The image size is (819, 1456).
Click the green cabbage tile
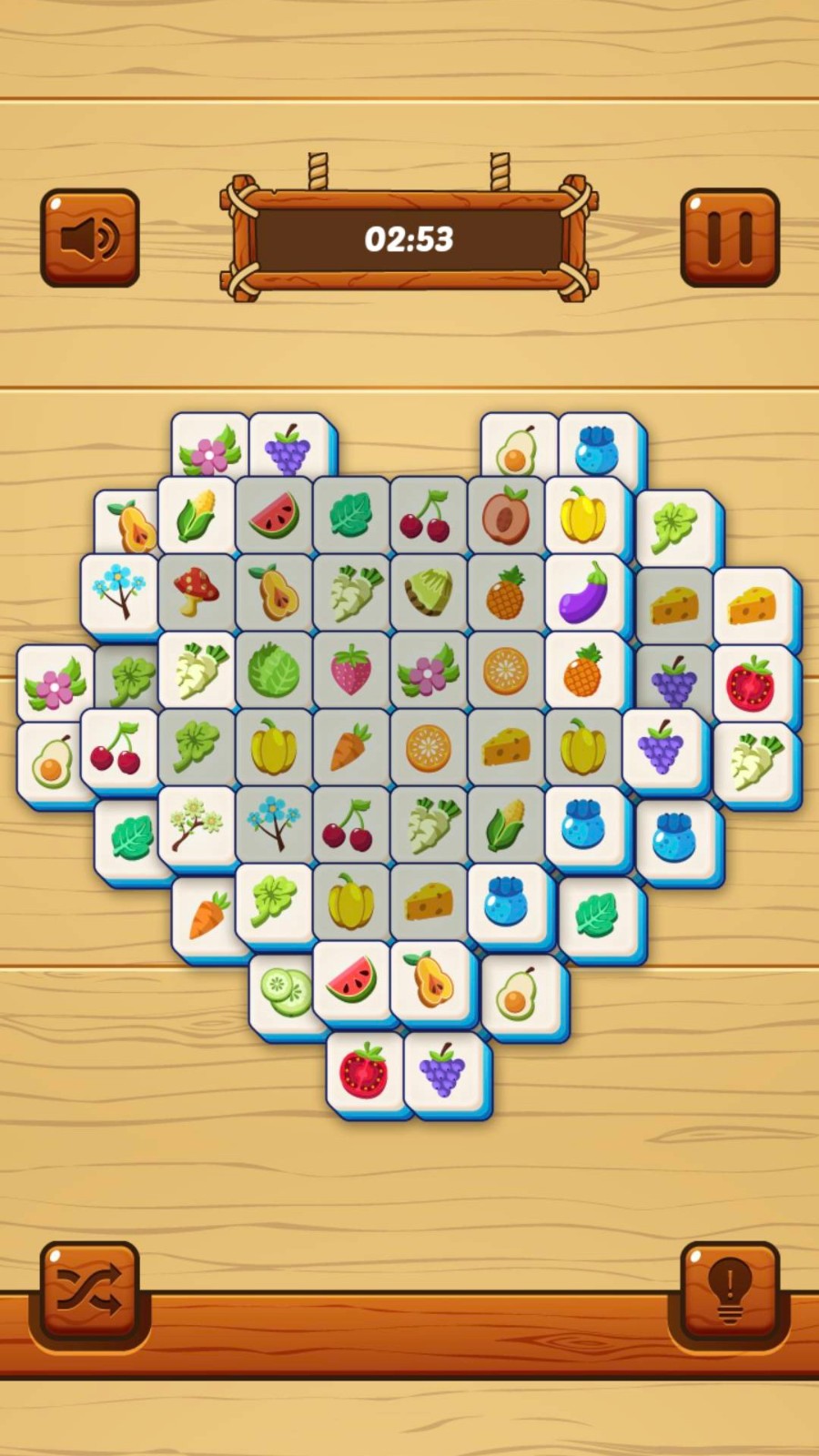(x=274, y=671)
